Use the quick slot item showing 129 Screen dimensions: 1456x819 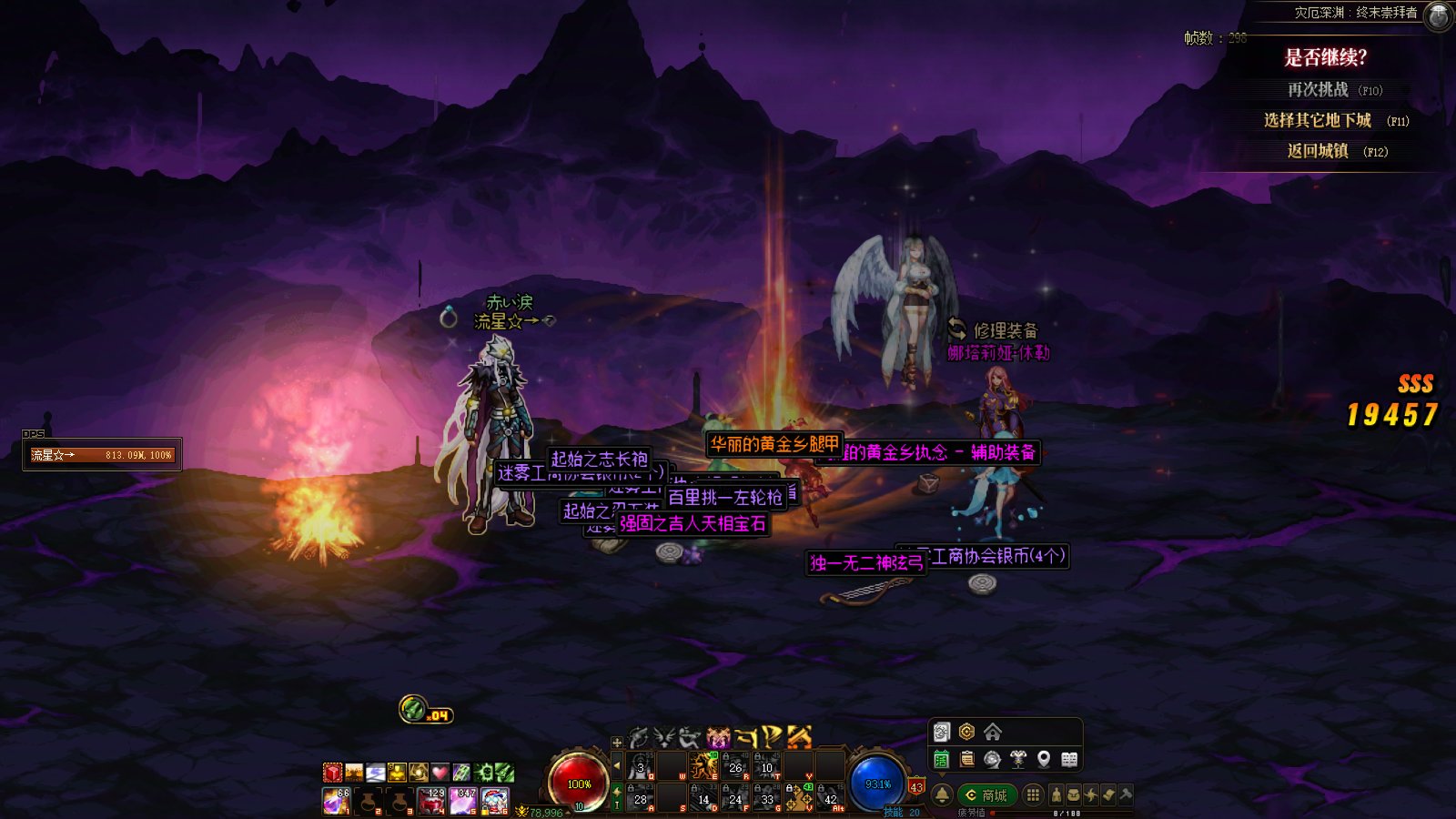point(431,801)
